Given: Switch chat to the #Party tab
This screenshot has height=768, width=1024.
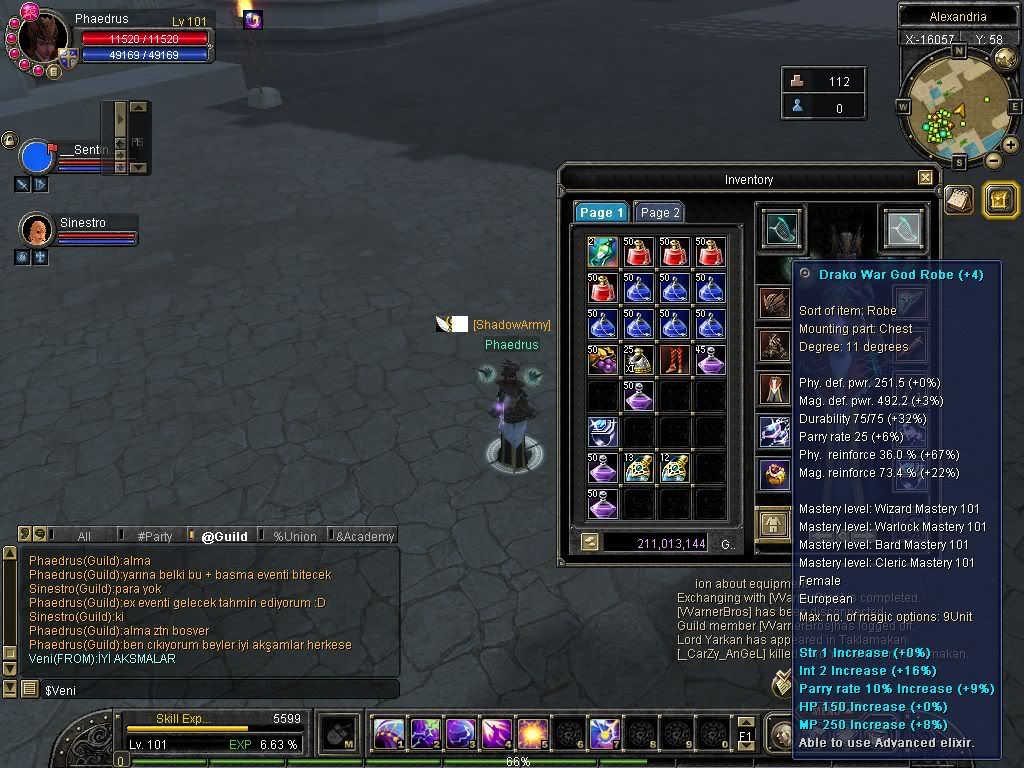Looking at the screenshot, I should [x=154, y=536].
